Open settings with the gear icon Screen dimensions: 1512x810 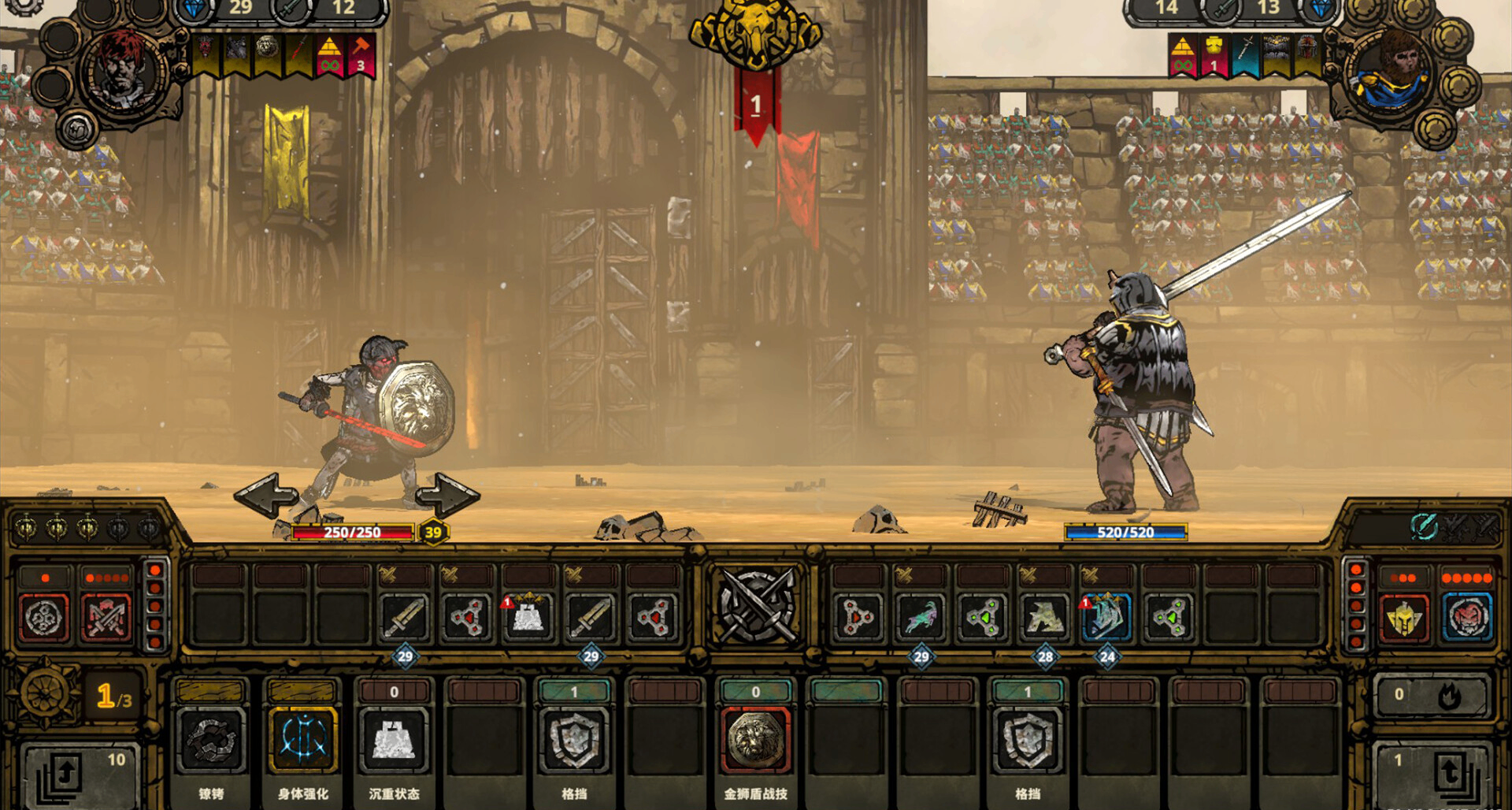24,5
